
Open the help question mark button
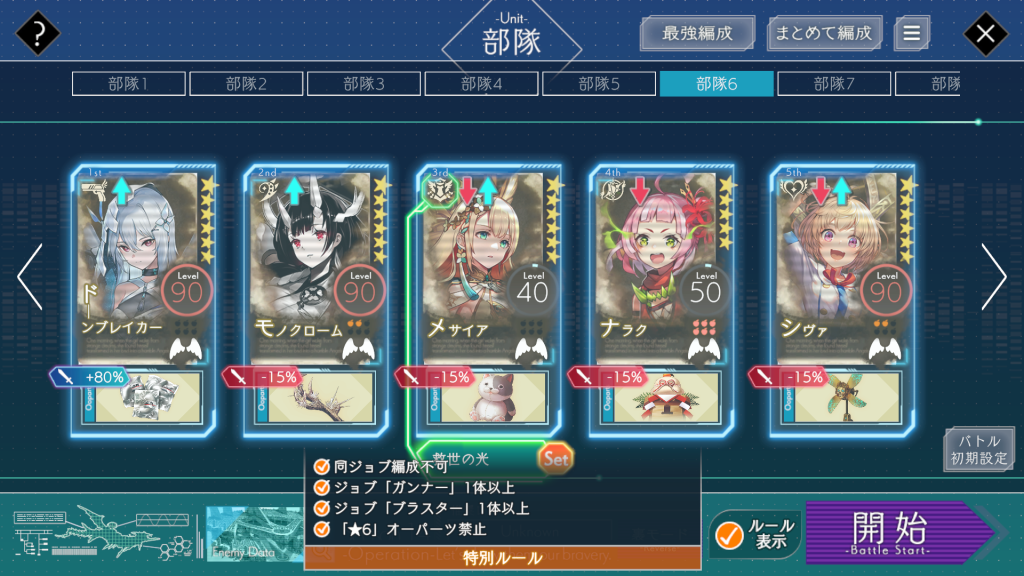coord(38,34)
